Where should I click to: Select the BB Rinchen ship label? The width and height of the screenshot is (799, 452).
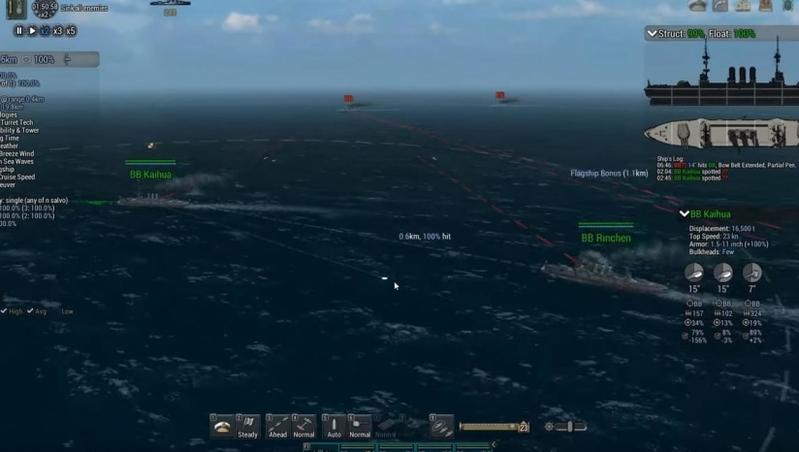point(606,238)
